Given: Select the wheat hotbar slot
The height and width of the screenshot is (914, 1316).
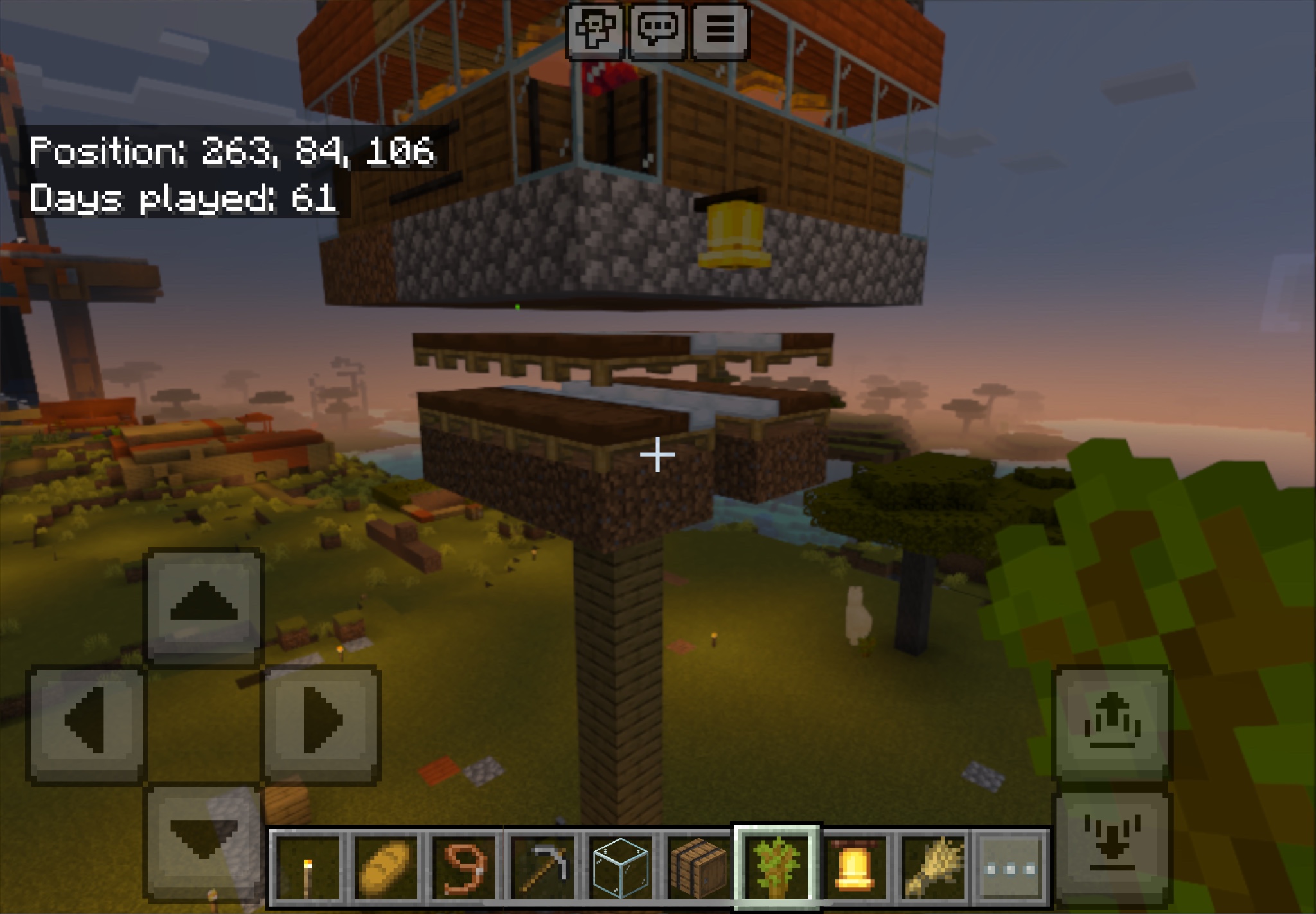Looking at the screenshot, I should [x=933, y=868].
